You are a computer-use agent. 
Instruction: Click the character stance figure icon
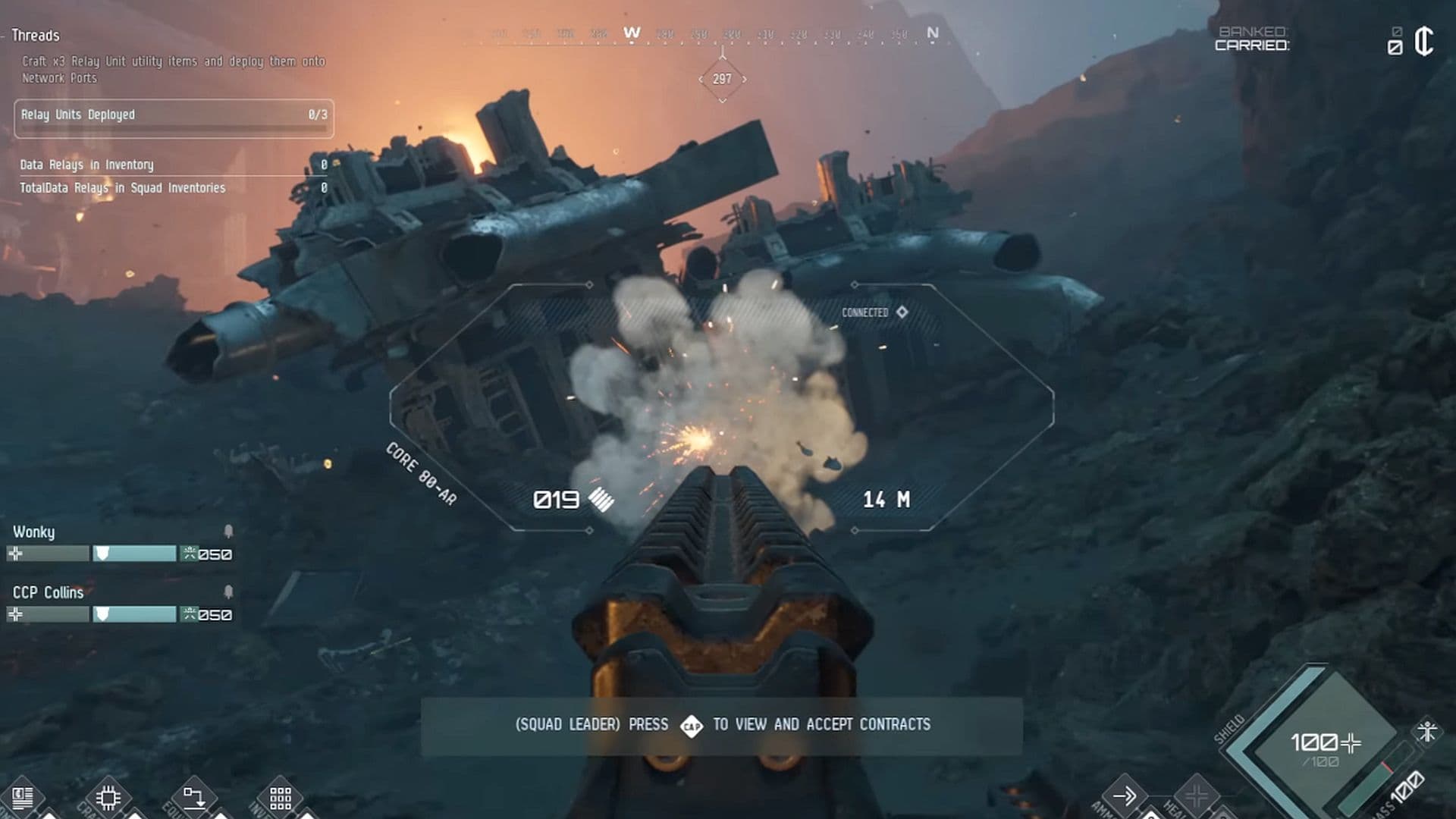(x=1427, y=732)
